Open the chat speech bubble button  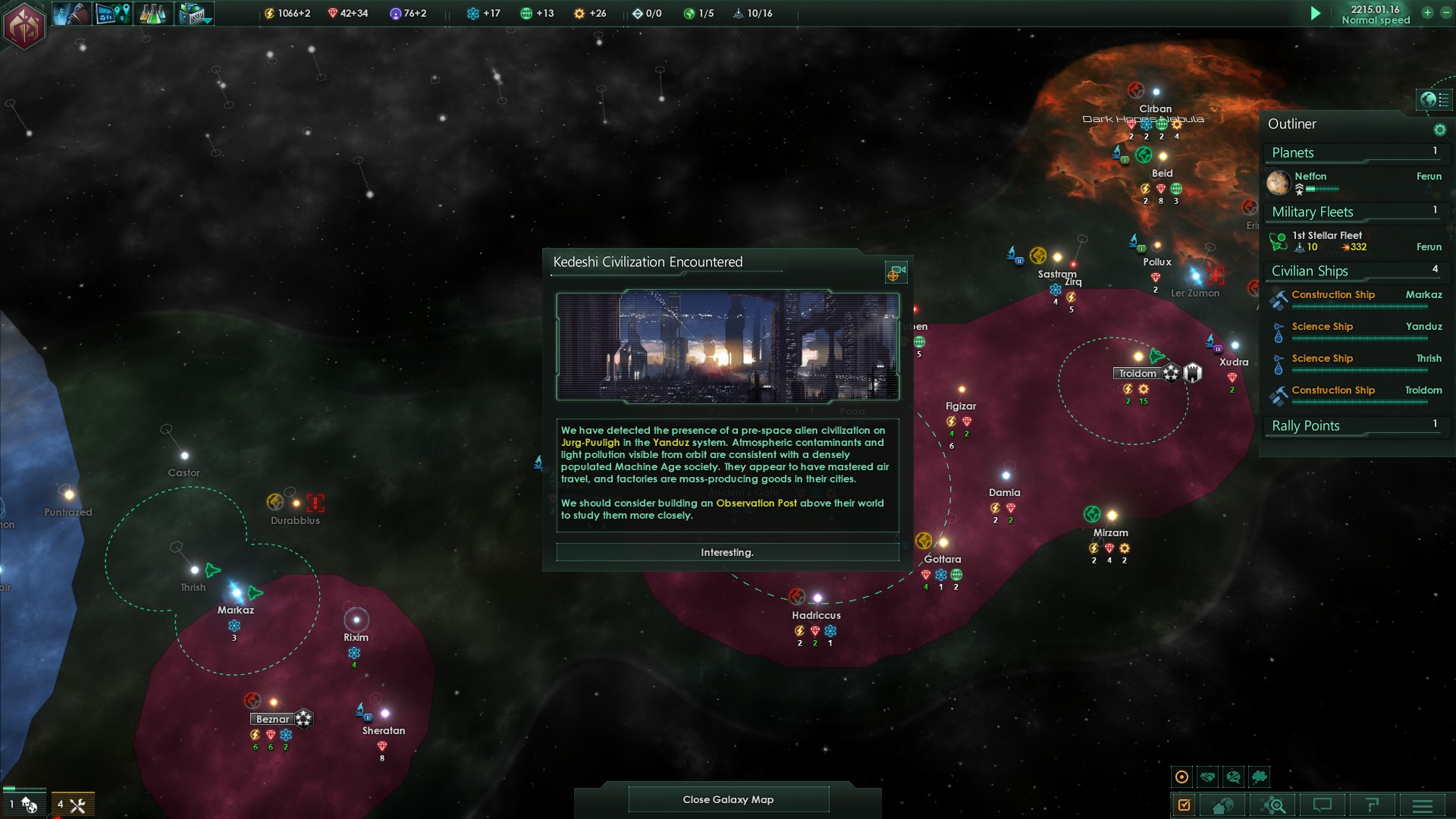click(x=1323, y=805)
